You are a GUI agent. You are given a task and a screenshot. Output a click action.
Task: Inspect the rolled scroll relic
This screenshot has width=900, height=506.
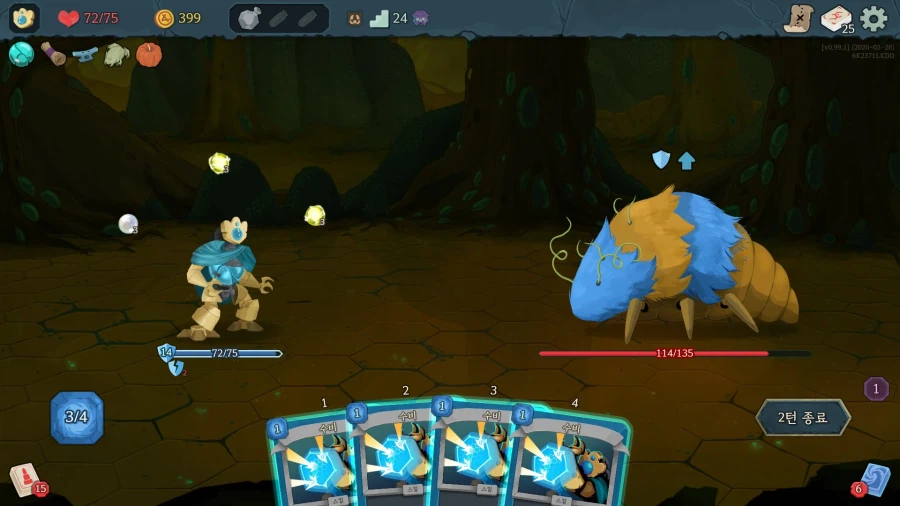(53, 54)
